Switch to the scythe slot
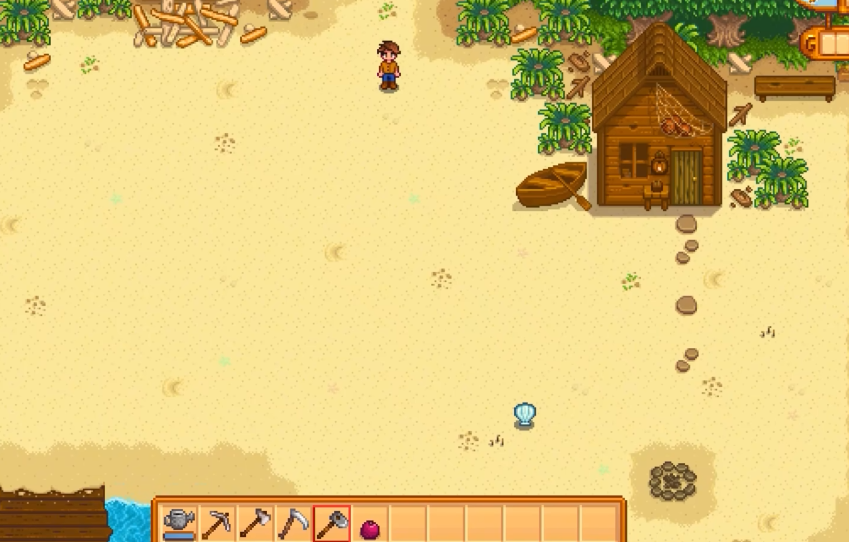 [293, 523]
